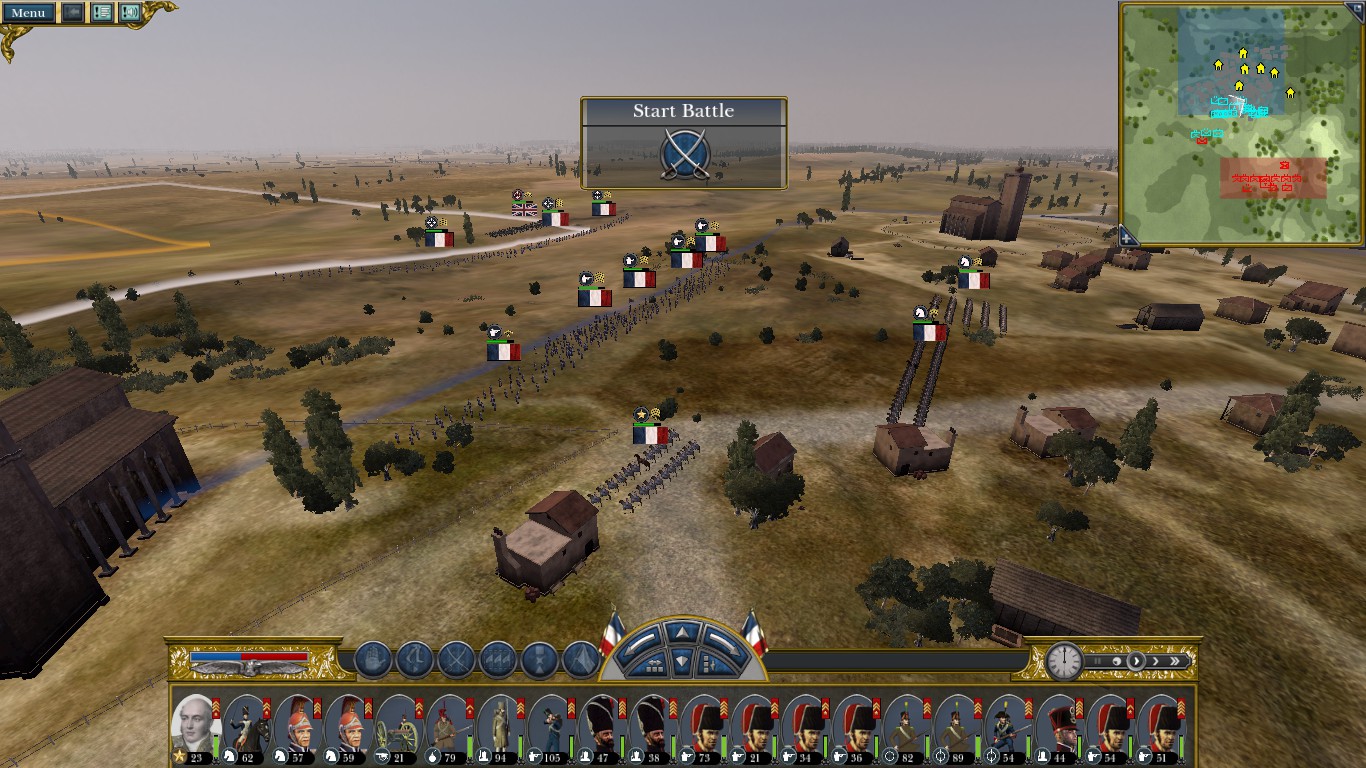Pause the battle using the pause control

tap(1096, 661)
